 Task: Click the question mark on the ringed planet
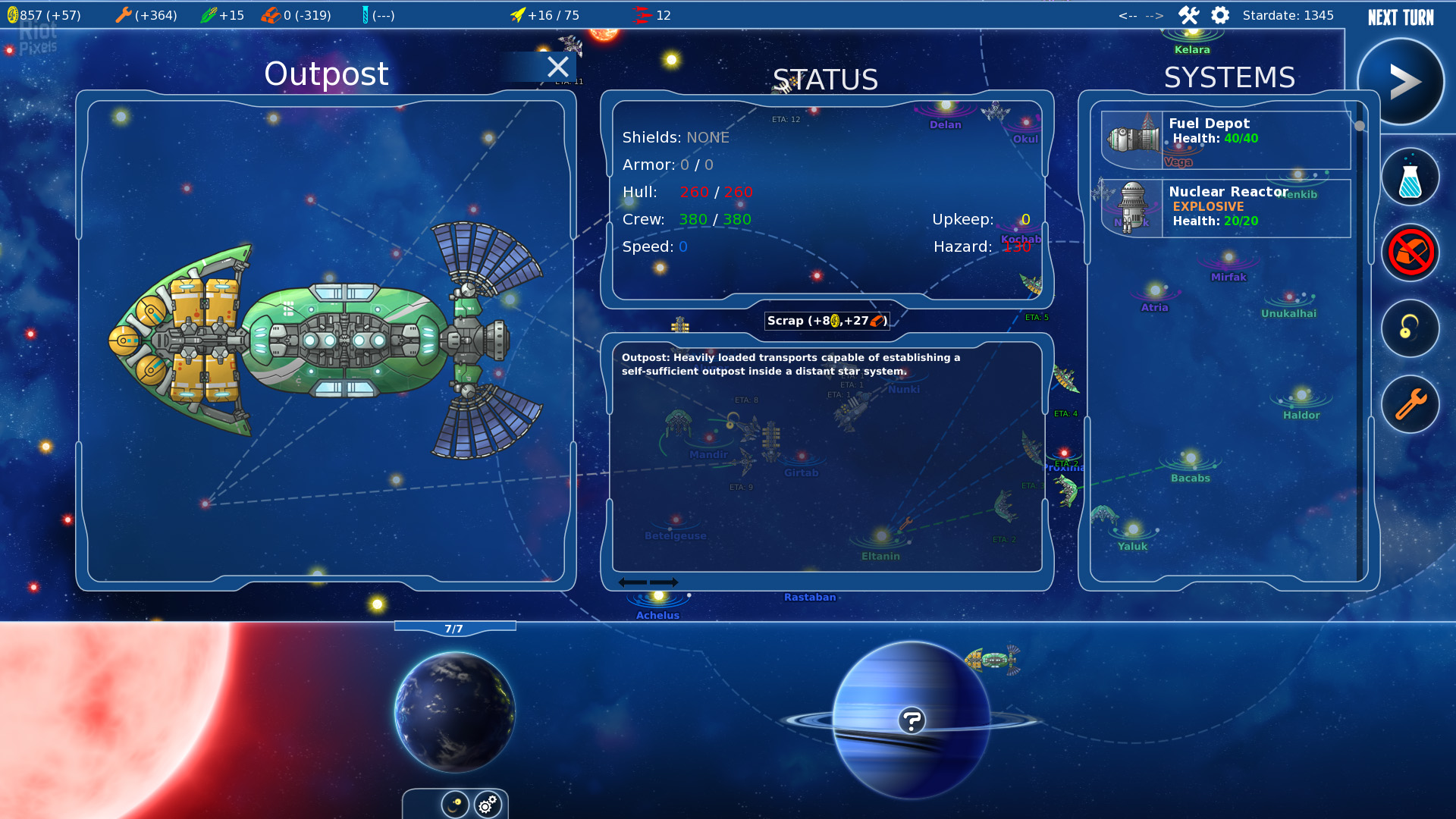coord(912,720)
